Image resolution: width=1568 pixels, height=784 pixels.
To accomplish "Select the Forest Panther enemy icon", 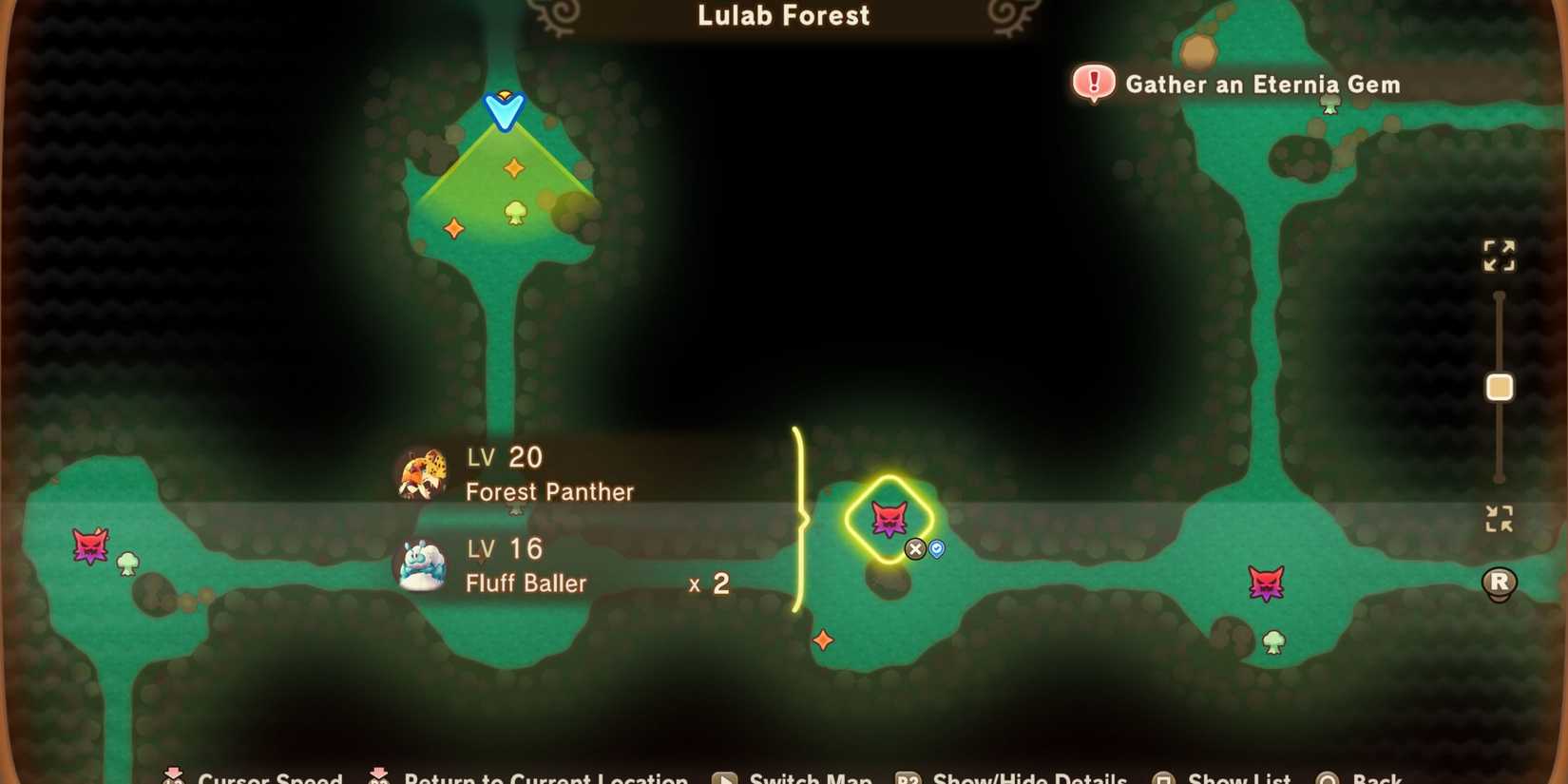I will [x=421, y=472].
